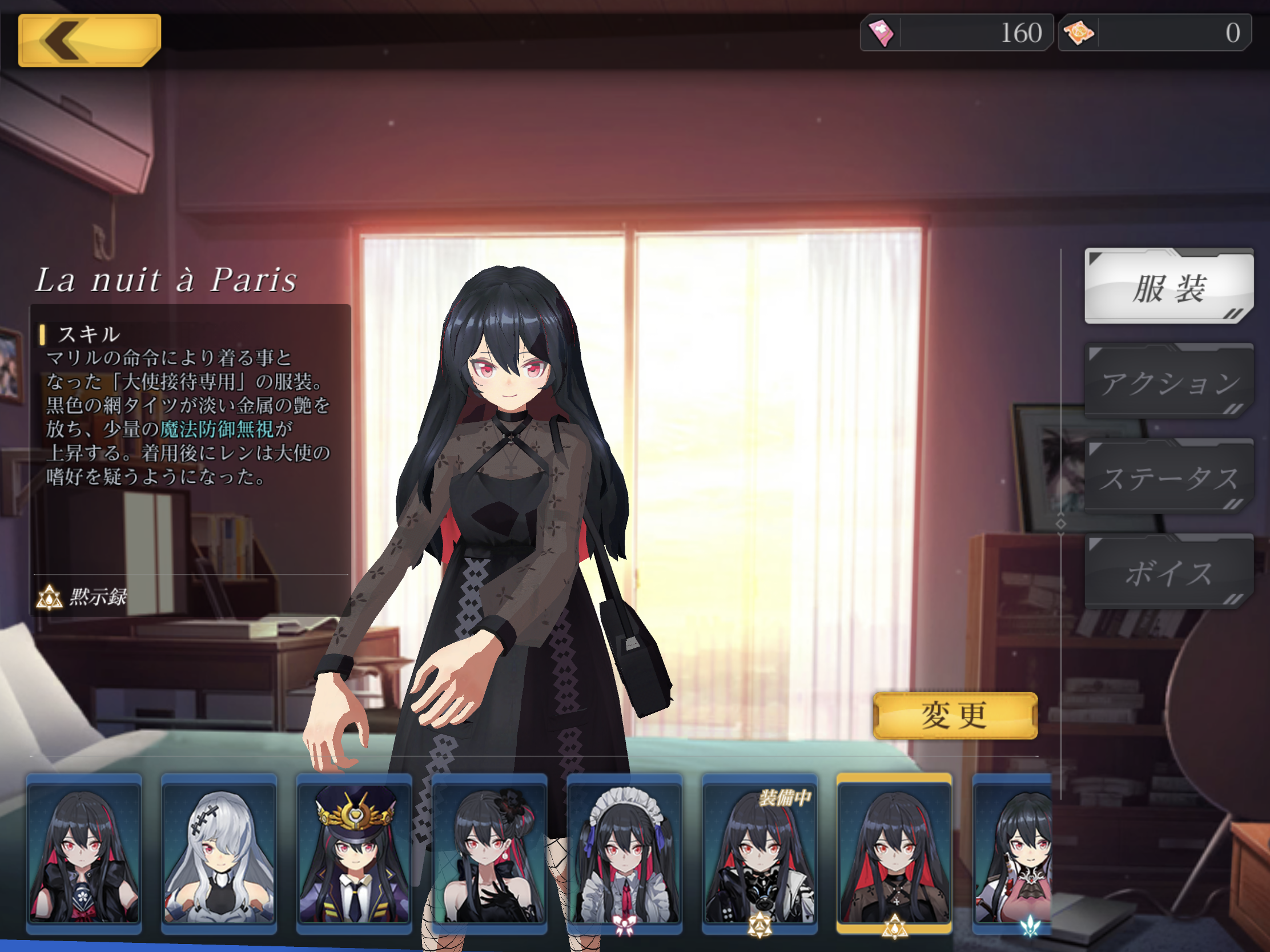Select the costume marked 装備中

[759, 854]
